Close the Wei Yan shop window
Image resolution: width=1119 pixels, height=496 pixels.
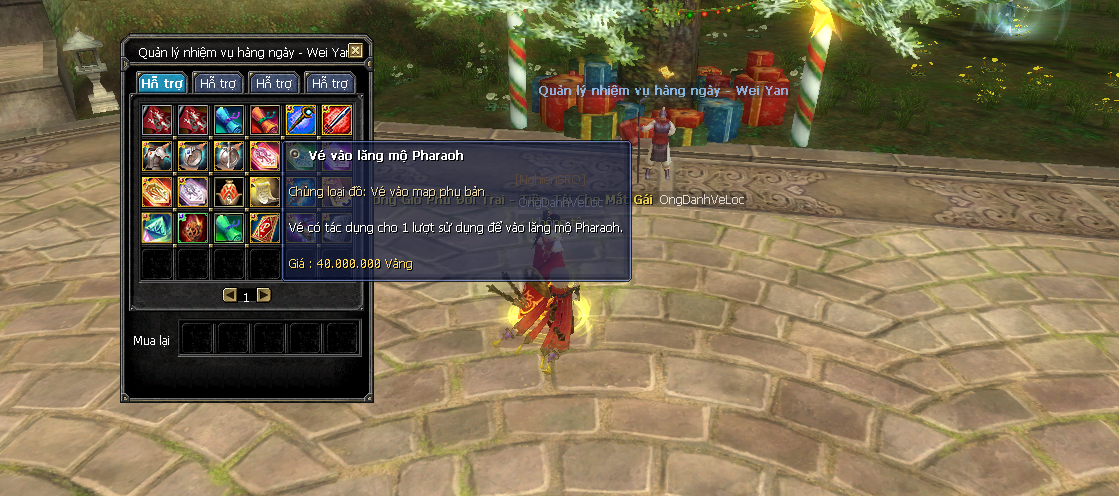pyautogui.click(x=356, y=52)
